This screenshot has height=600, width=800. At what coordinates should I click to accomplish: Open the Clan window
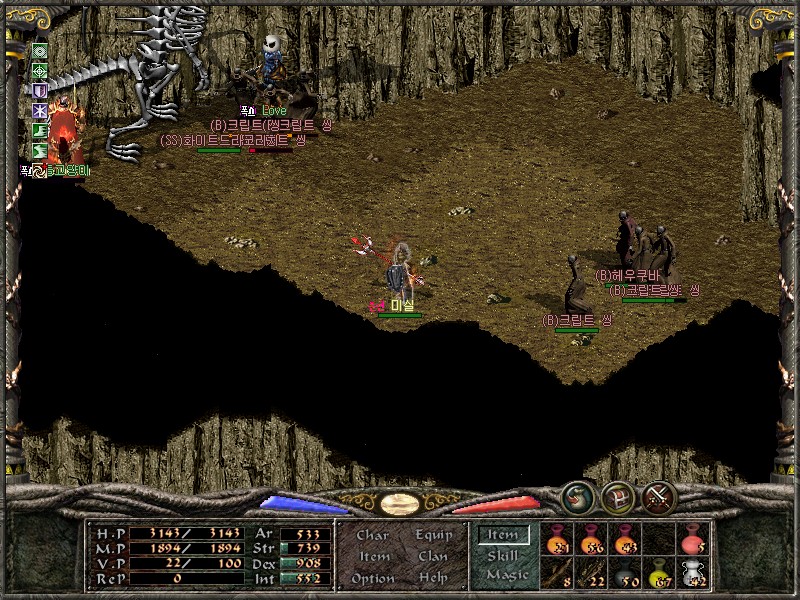click(433, 557)
